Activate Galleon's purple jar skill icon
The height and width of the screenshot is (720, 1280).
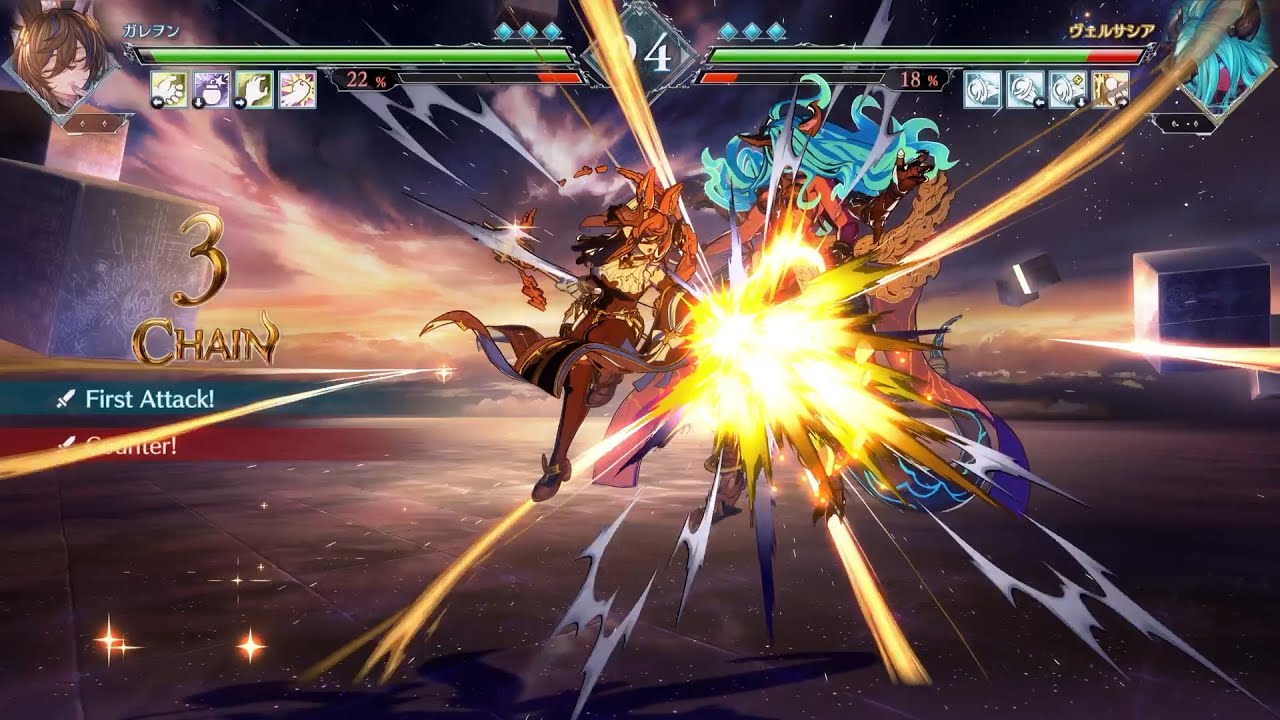(212, 89)
